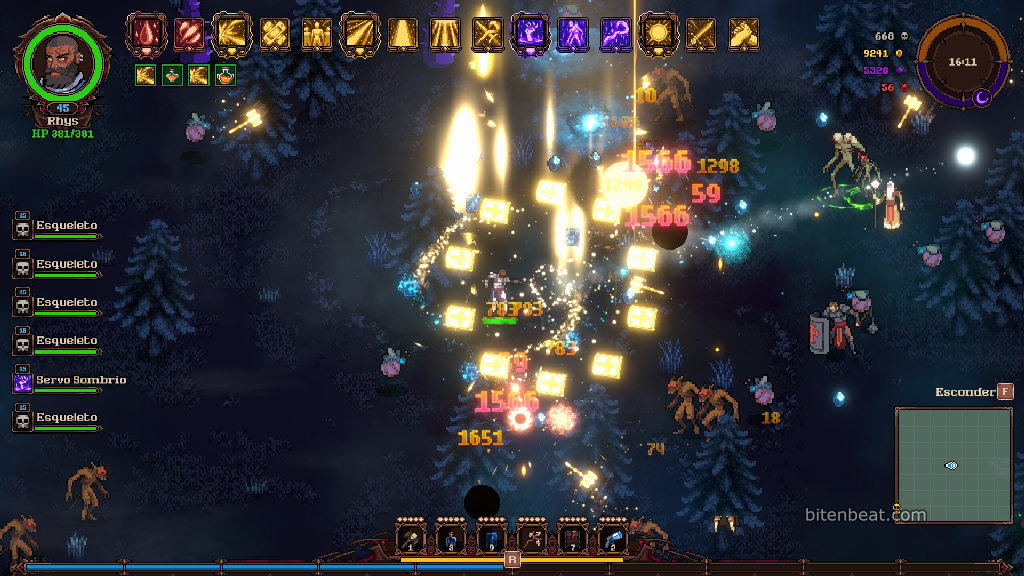Click the minimap panel
This screenshot has height=576, width=1024.
click(x=953, y=465)
